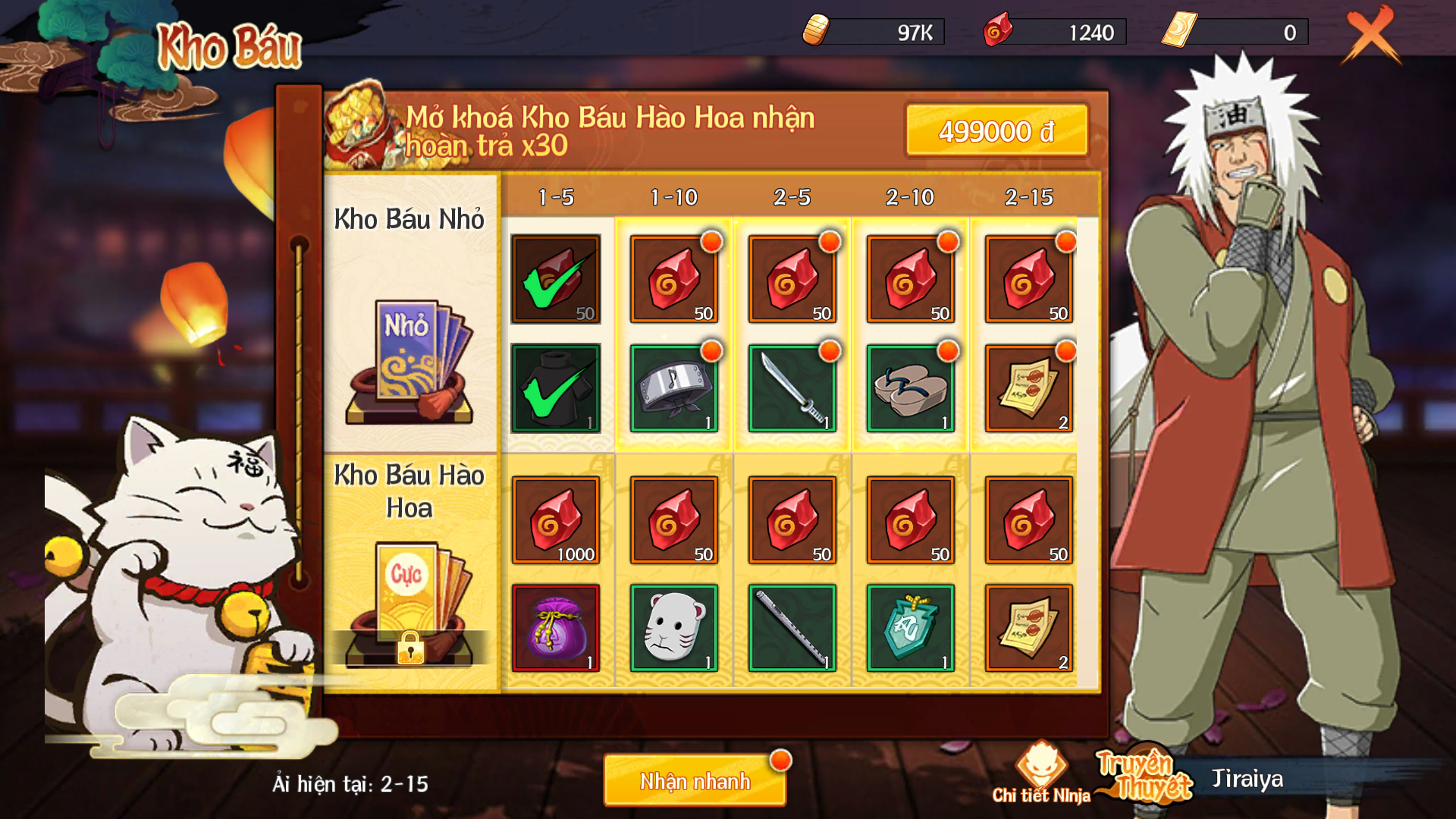Claim the wooden sandals reward
Screen dimensions: 1456x819
tap(910, 389)
